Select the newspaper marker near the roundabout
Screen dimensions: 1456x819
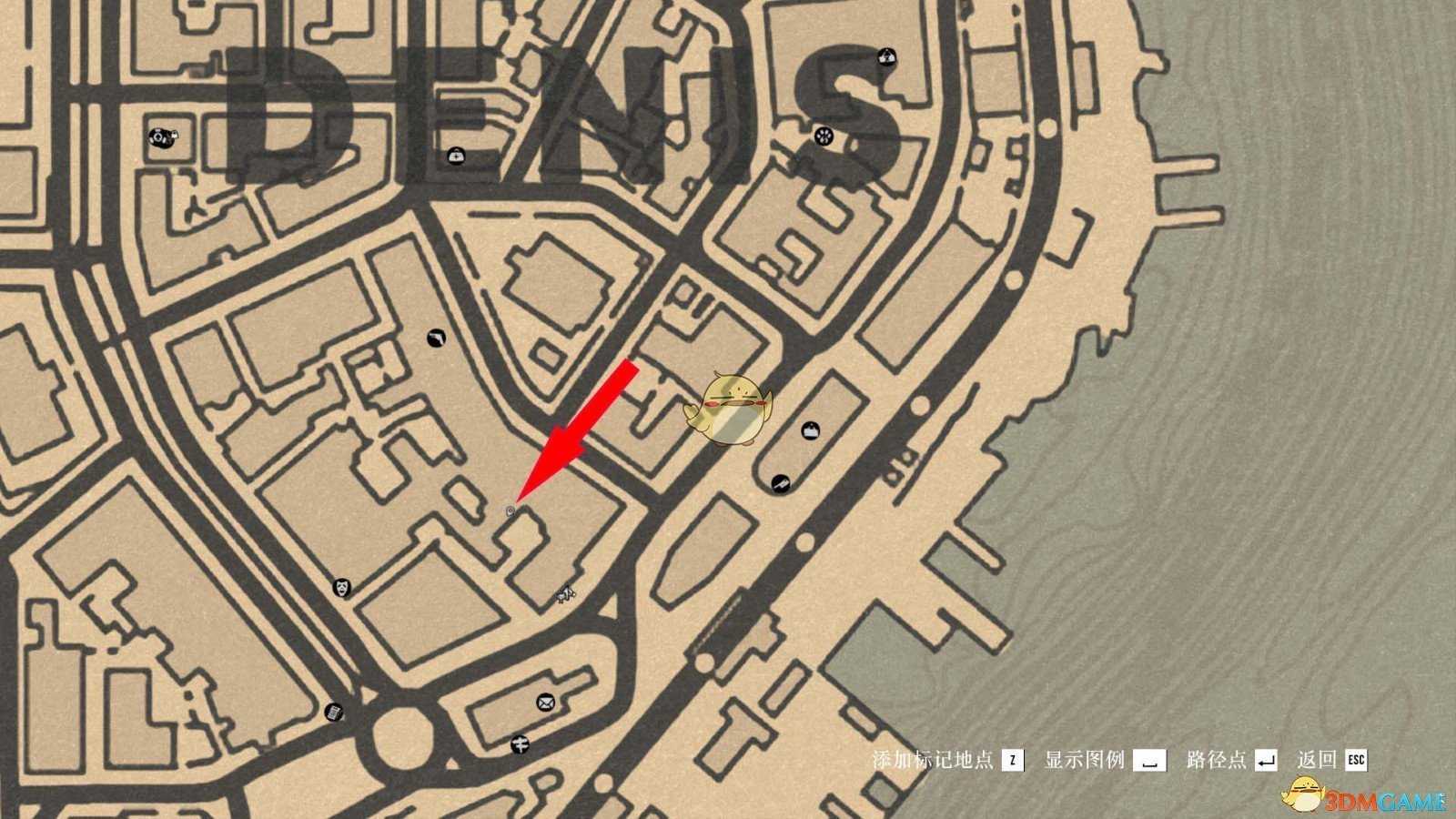pos(334,712)
